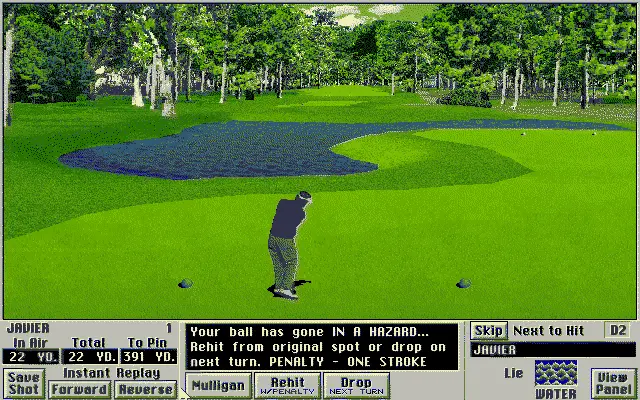Image resolution: width=640 pixels, height=400 pixels.
Task: Choose Rehit with penalty
Action: [287, 385]
